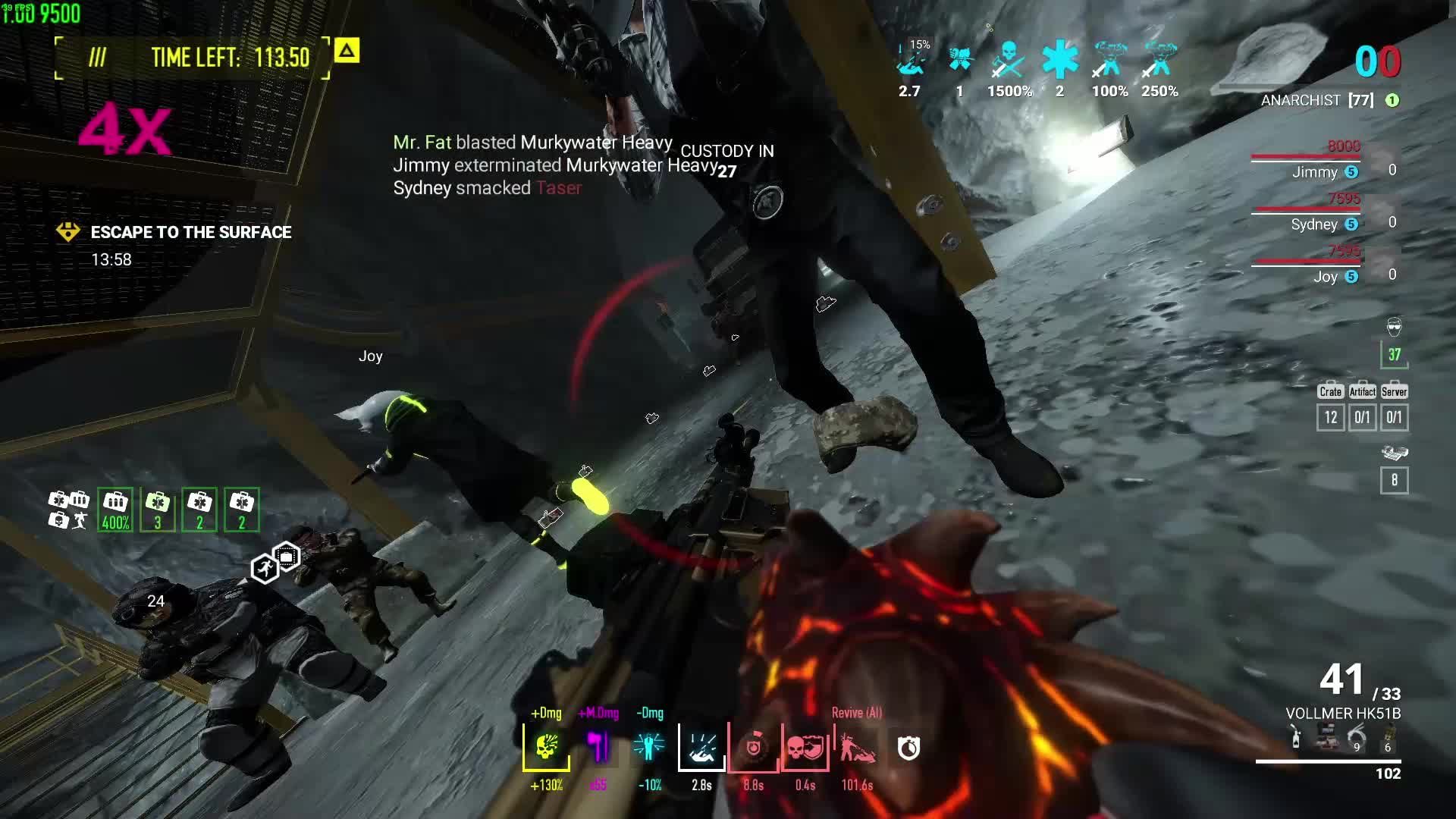1456x819 pixels.
Task: Click the Vollmer HK51B weapon label
Action: (1343, 714)
